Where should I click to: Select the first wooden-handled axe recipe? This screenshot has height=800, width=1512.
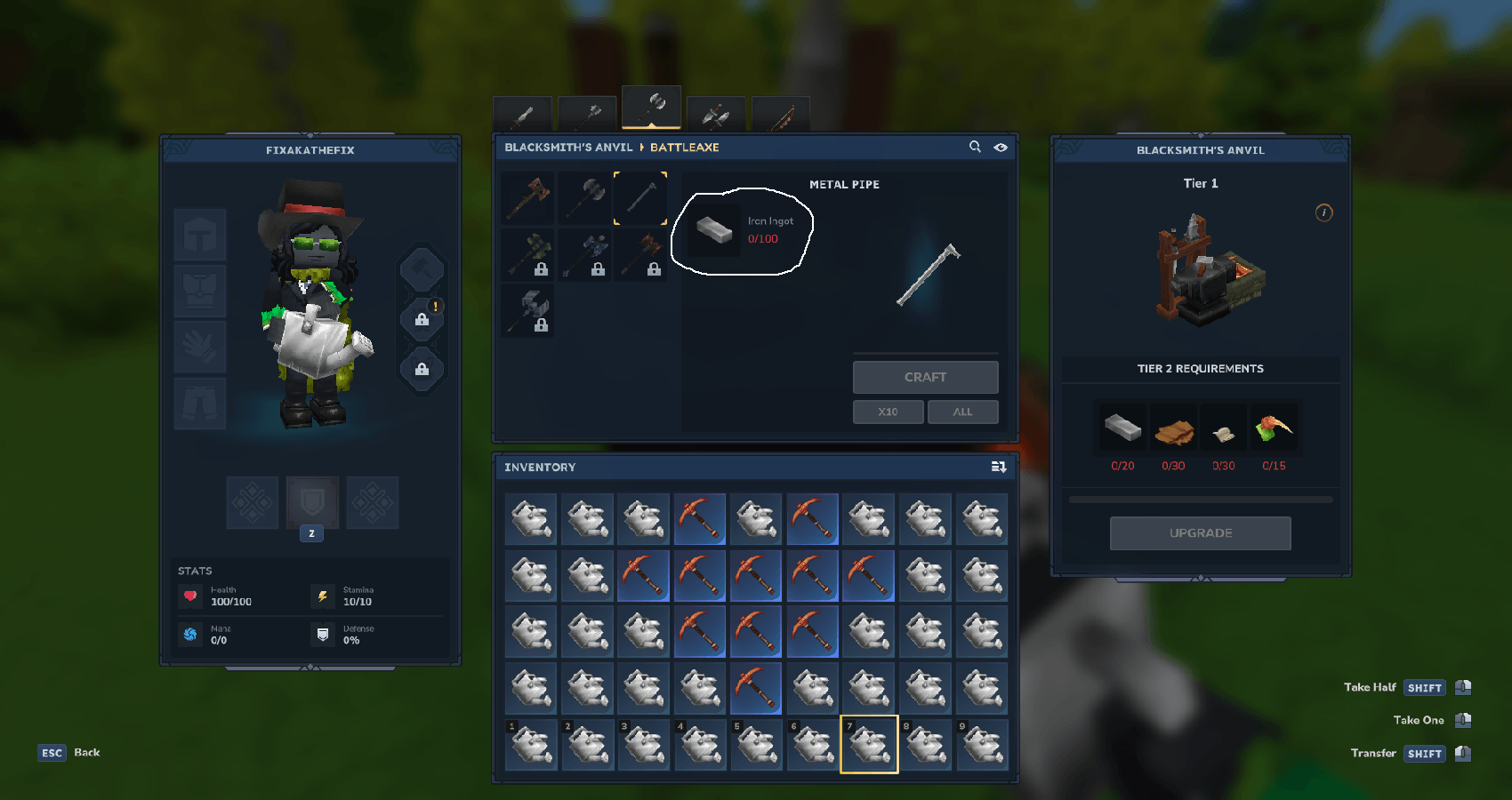(x=528, y=198)
